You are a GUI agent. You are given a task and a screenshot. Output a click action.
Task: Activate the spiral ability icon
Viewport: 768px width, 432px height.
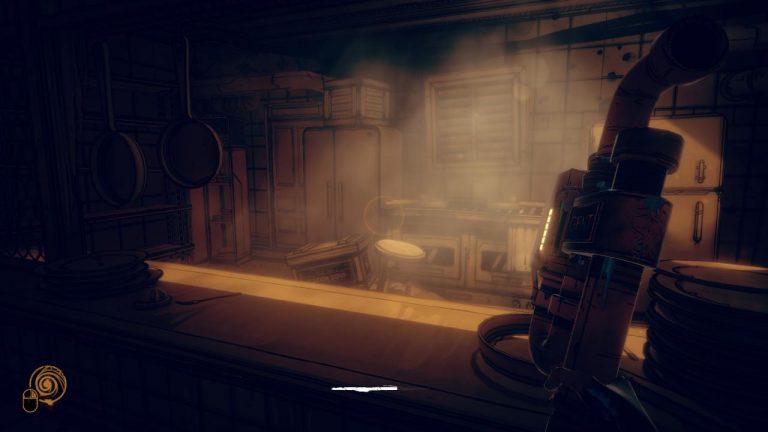[x=47, y=382]
